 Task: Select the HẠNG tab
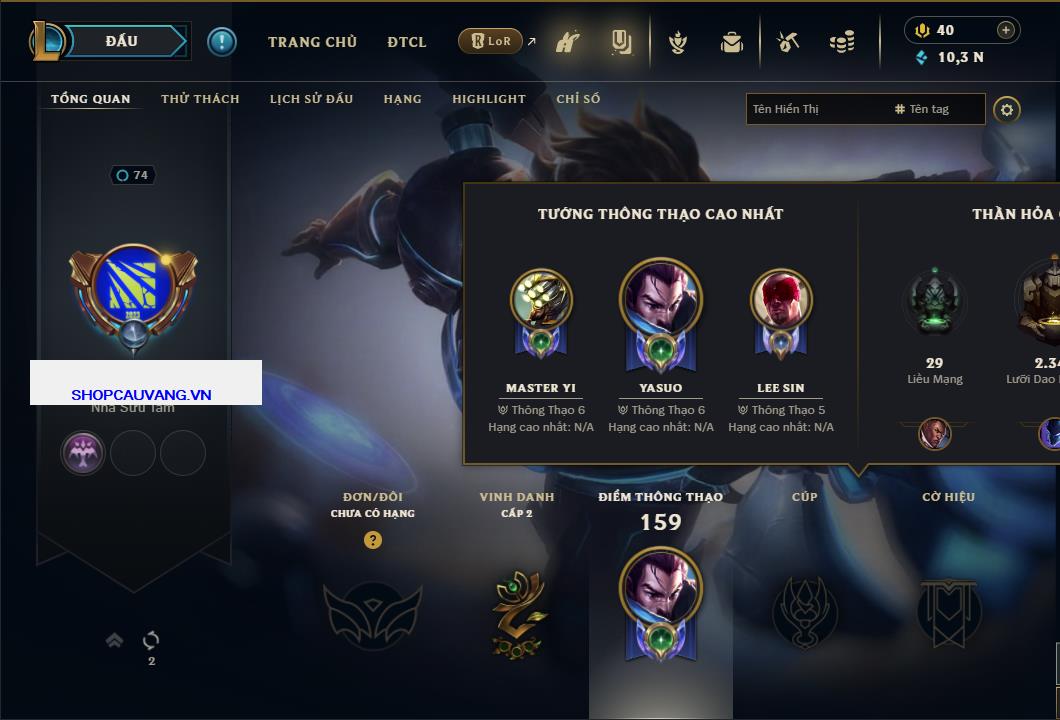click(x=402, y=99)
